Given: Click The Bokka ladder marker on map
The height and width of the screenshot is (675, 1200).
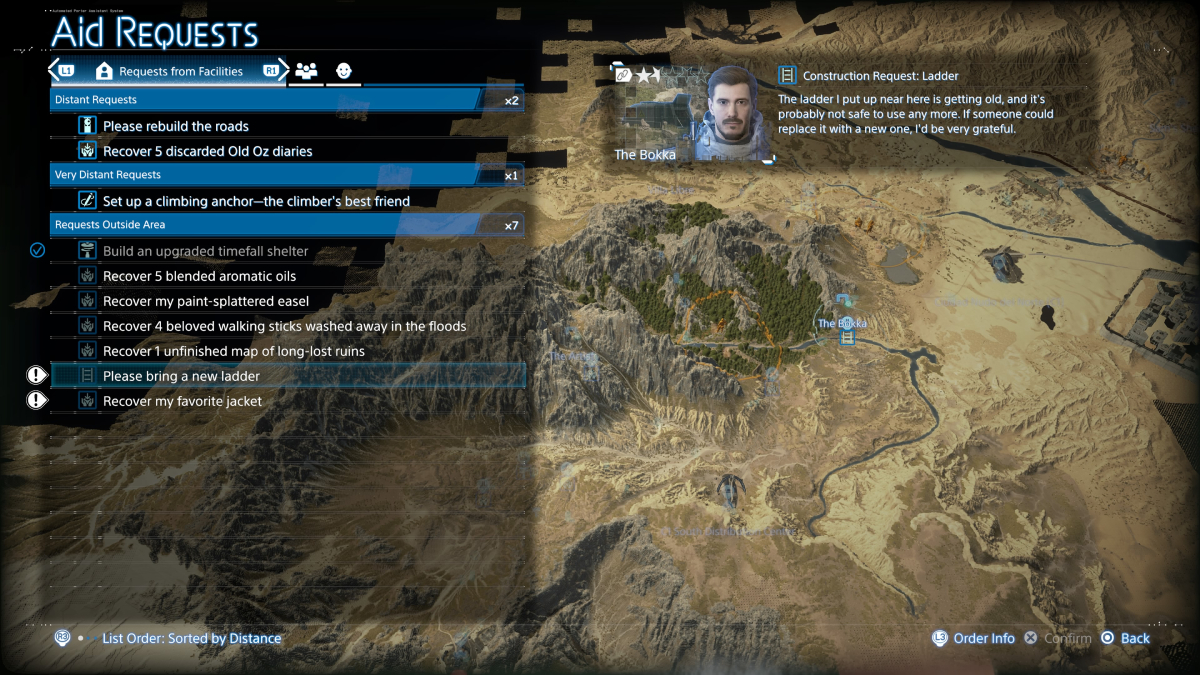Looking at the screenshot, I should pyautogui.click(x=848, y=337).
